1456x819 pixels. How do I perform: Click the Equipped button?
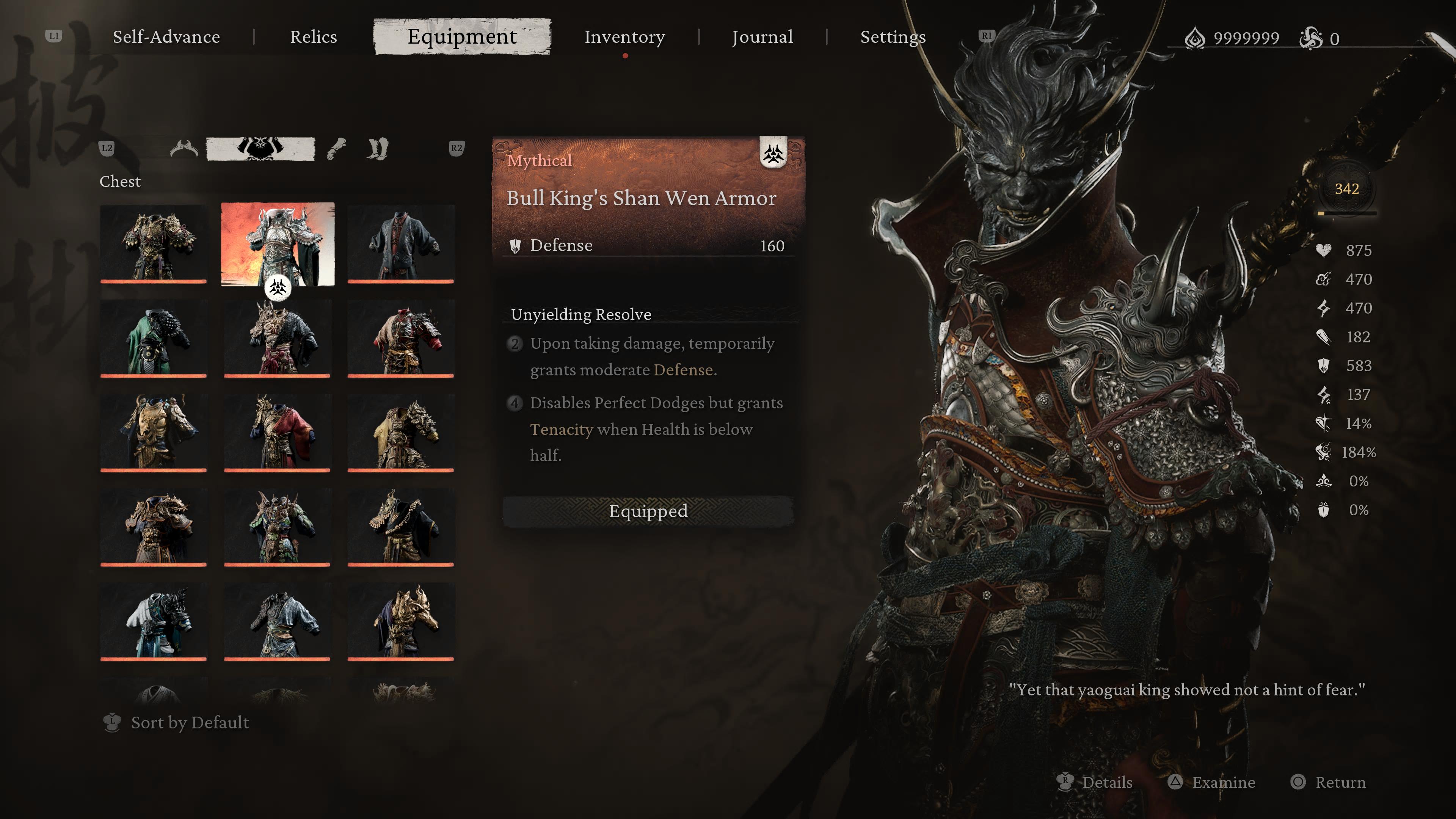click(648, 511)
